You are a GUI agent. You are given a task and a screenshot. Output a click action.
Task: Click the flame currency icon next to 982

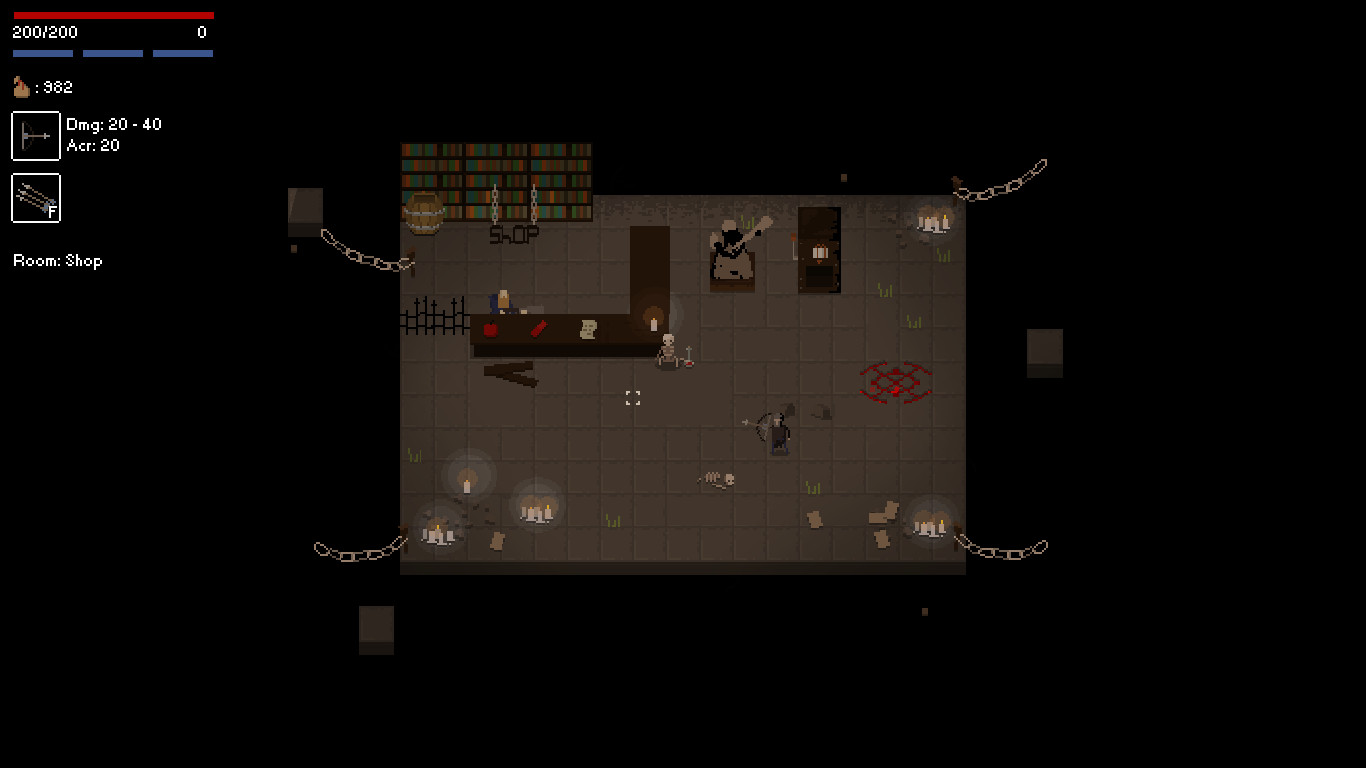point(20,87)
